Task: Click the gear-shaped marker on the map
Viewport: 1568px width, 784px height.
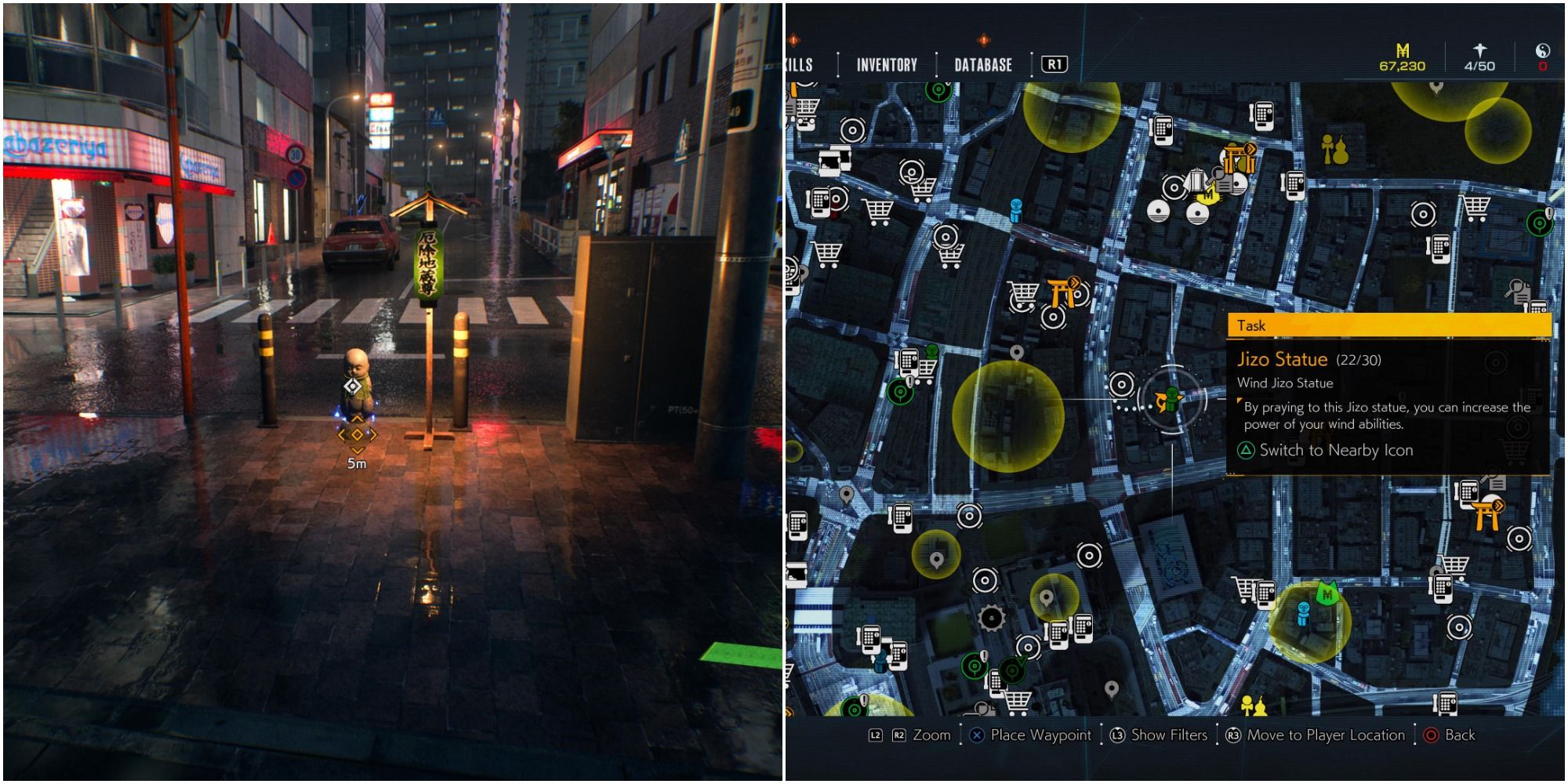Action: (991, 618)
